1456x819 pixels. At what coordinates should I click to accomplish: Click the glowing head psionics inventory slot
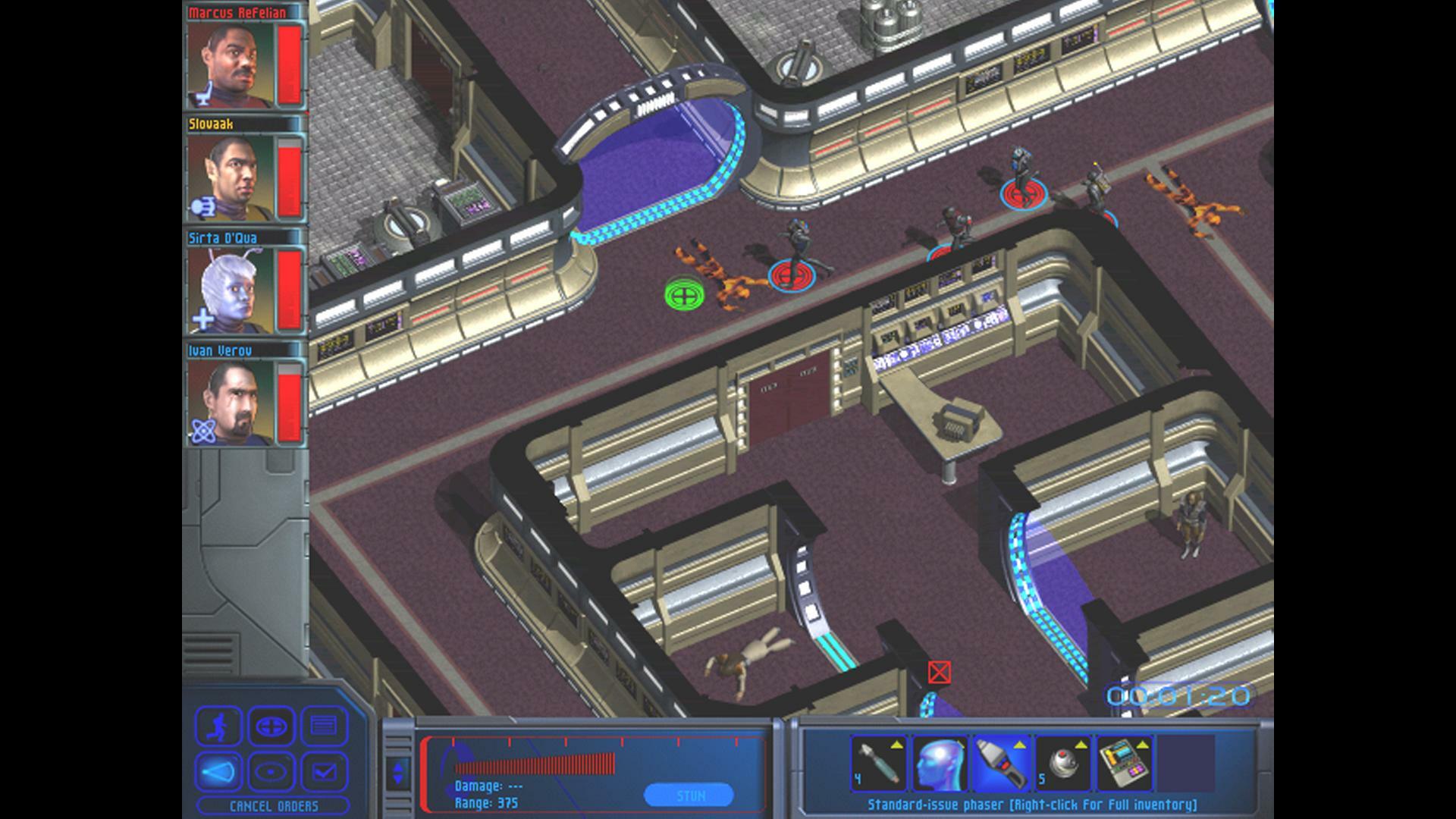940,763
